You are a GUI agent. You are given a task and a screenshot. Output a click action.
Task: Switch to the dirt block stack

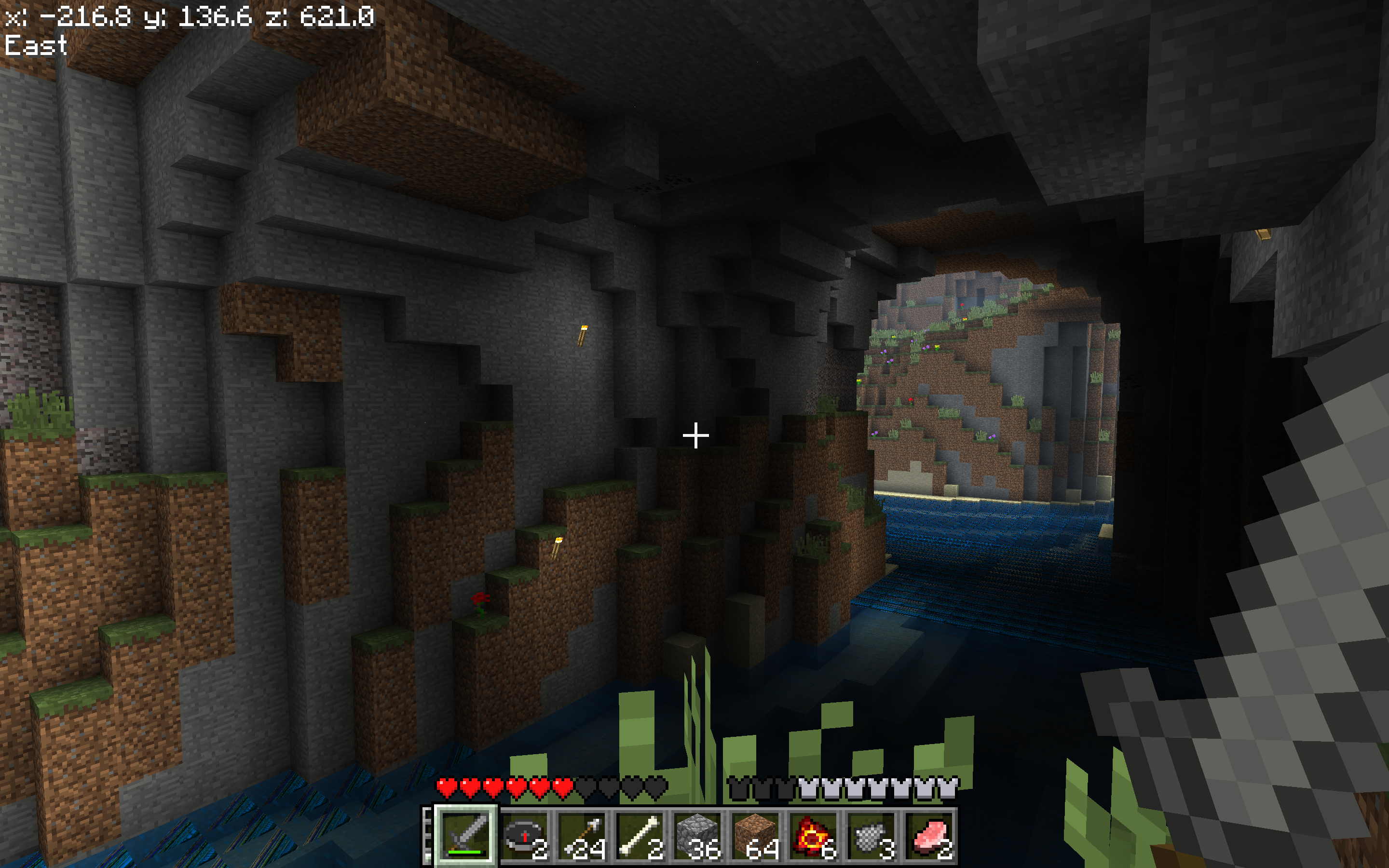756,836
